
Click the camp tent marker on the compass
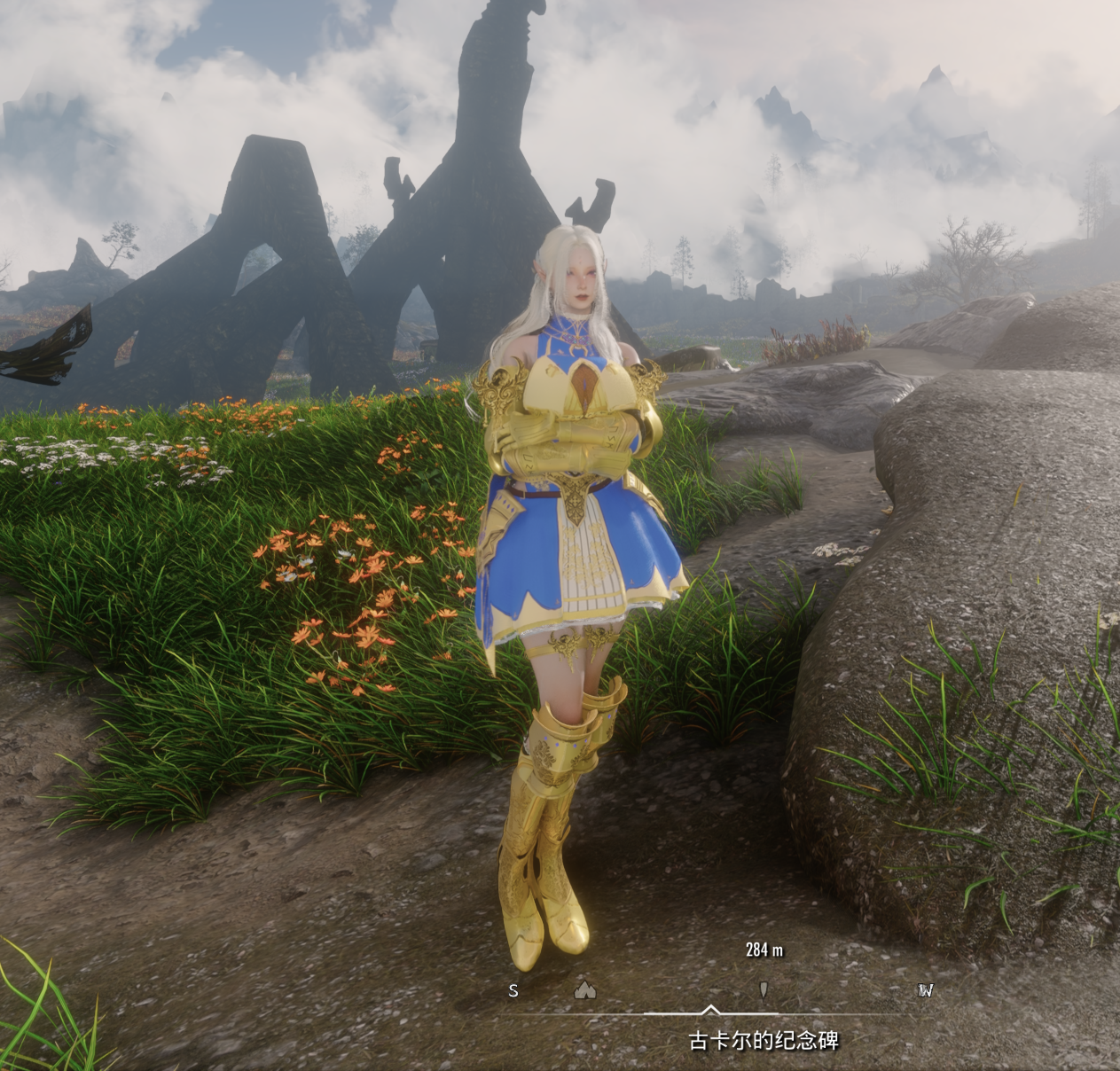585,989
